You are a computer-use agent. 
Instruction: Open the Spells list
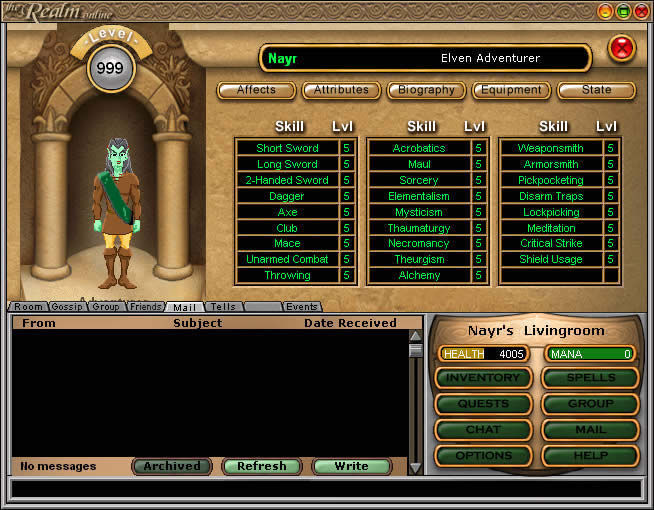click(x=591, y=378)
